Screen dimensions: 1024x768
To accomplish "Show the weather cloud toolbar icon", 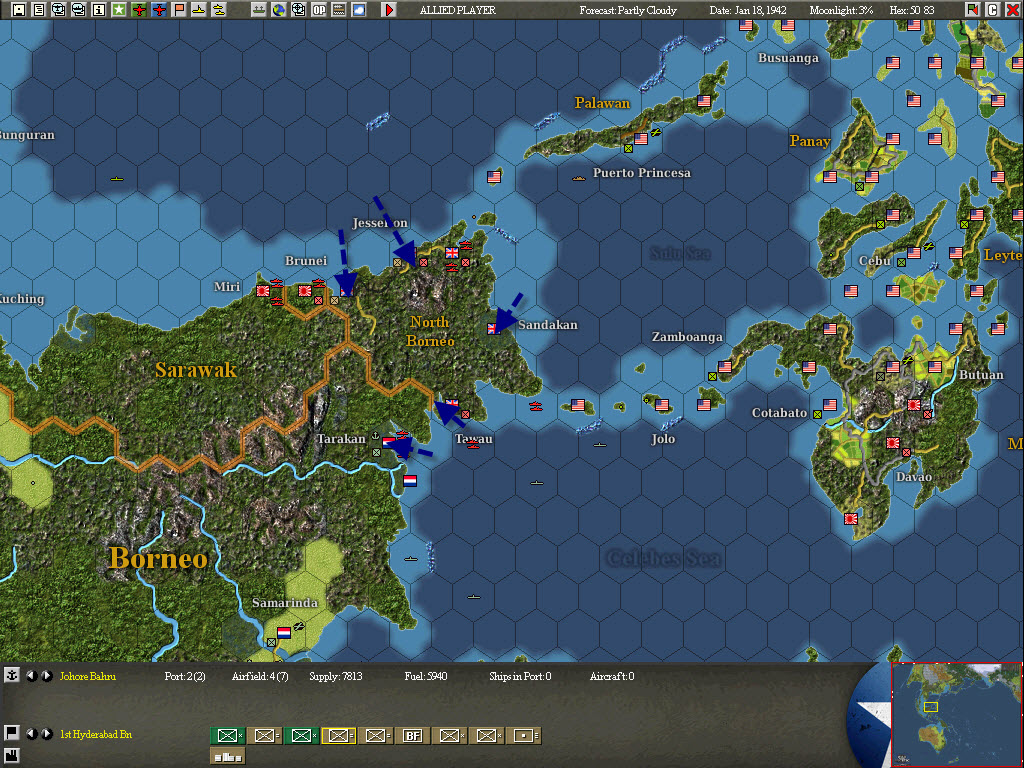I will click(359, 10).
